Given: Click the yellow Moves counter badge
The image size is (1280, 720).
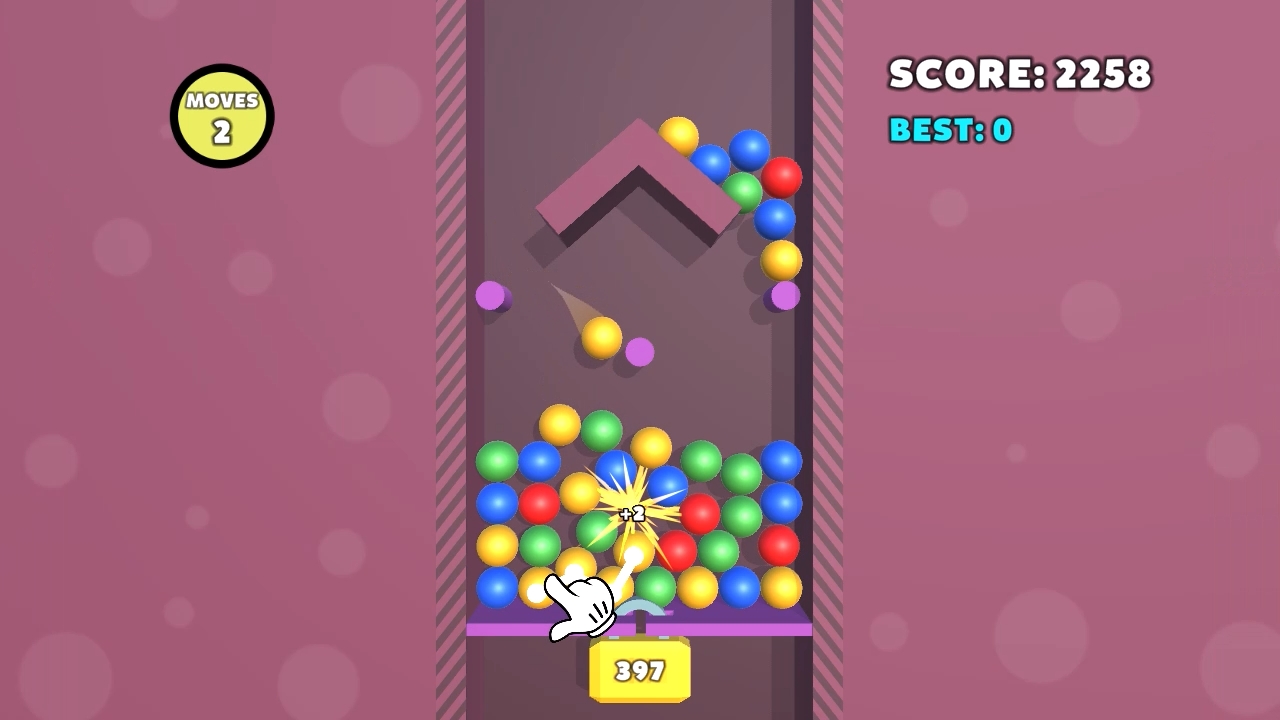Looking at the screenshot, I should click(x=221, y=114).
